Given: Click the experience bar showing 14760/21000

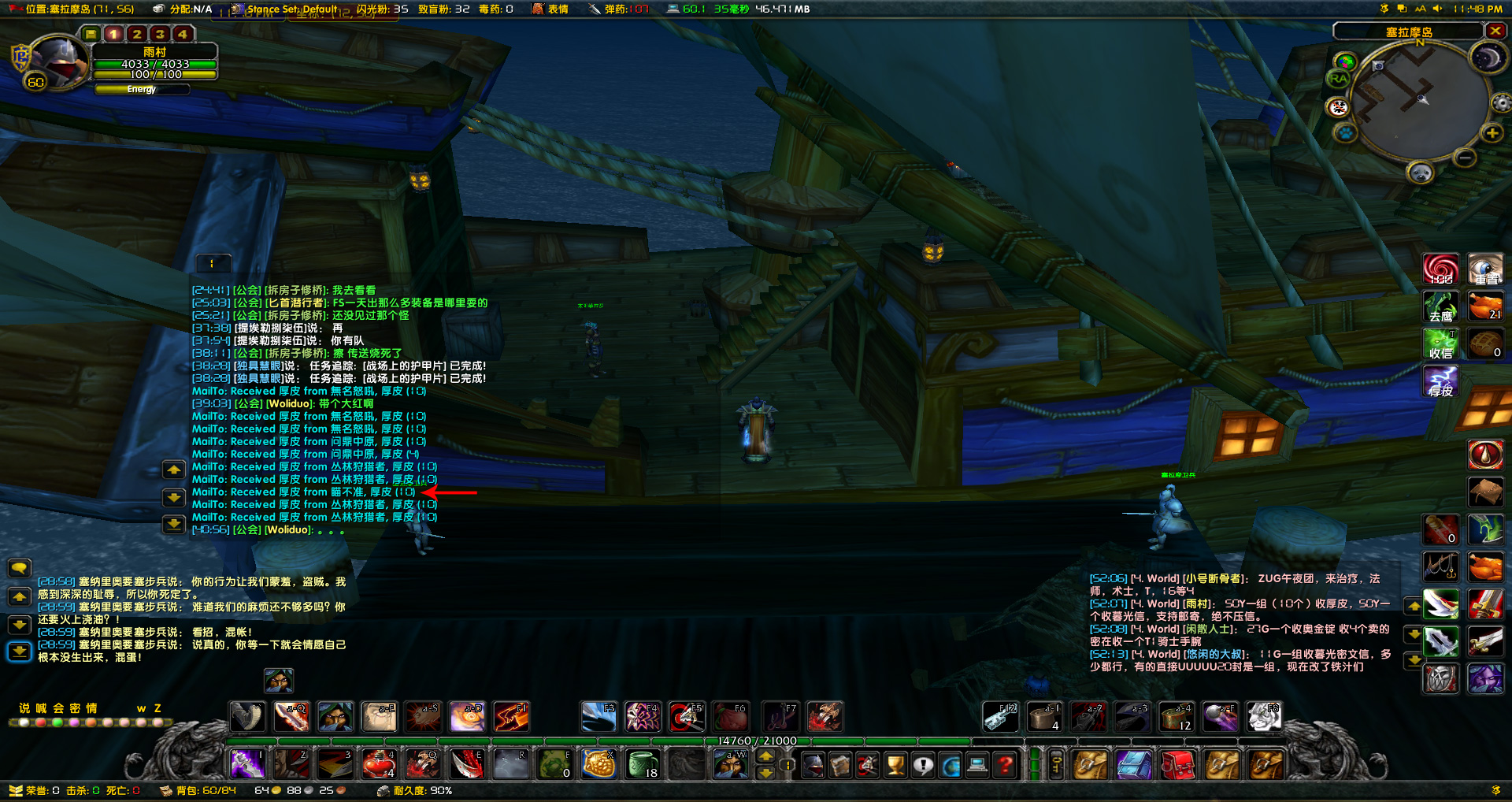Looking at the screenshot, I should [756, 741].
